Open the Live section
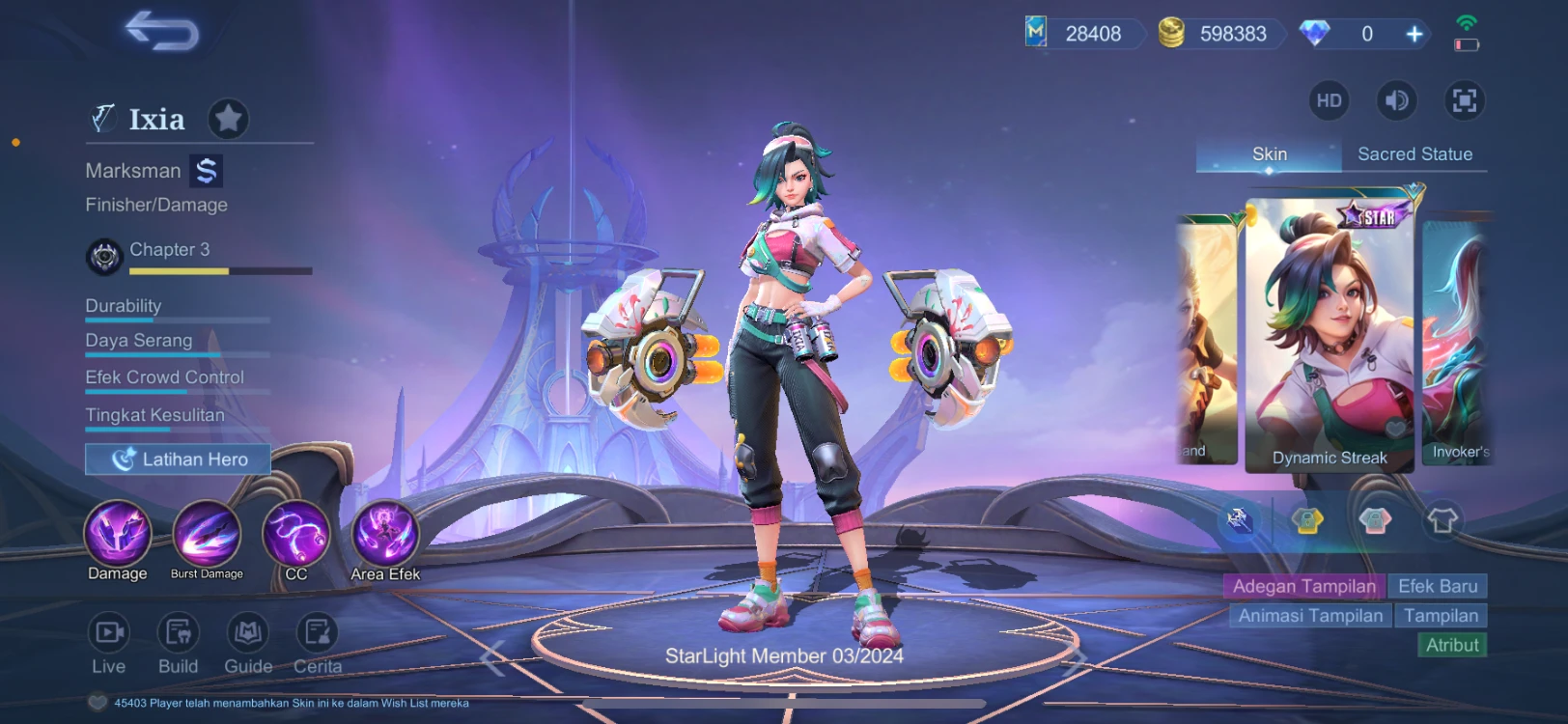The height and width of the screenshot is (724, 1568). coord(108,644)
